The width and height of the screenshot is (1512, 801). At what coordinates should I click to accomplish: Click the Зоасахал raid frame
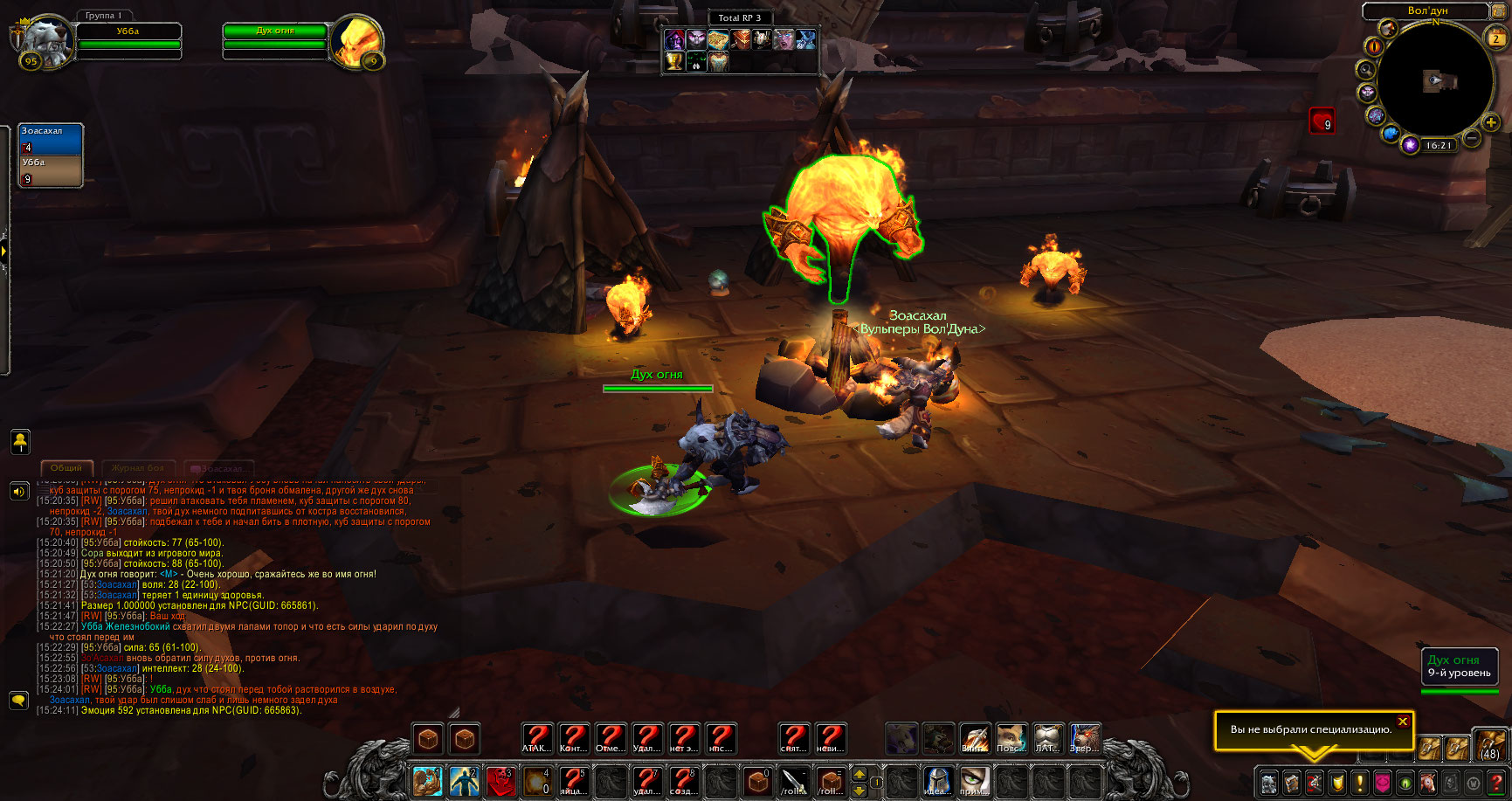(x=51, y=139)
